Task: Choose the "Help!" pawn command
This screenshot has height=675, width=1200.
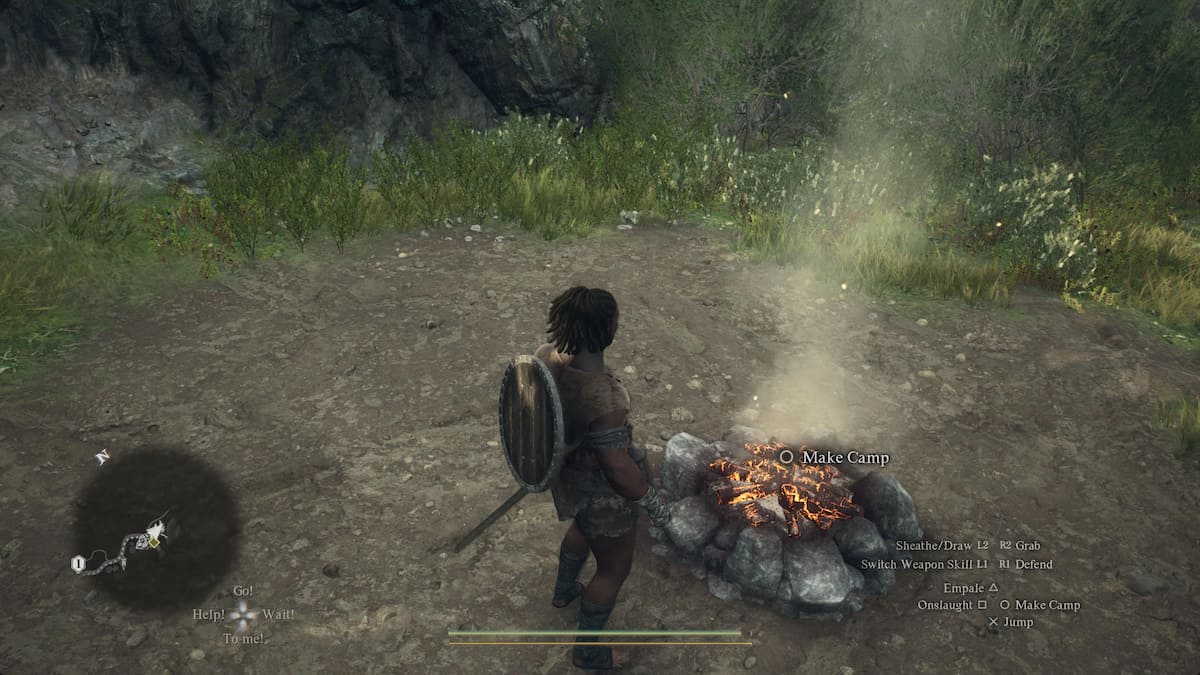Action: 209,614
